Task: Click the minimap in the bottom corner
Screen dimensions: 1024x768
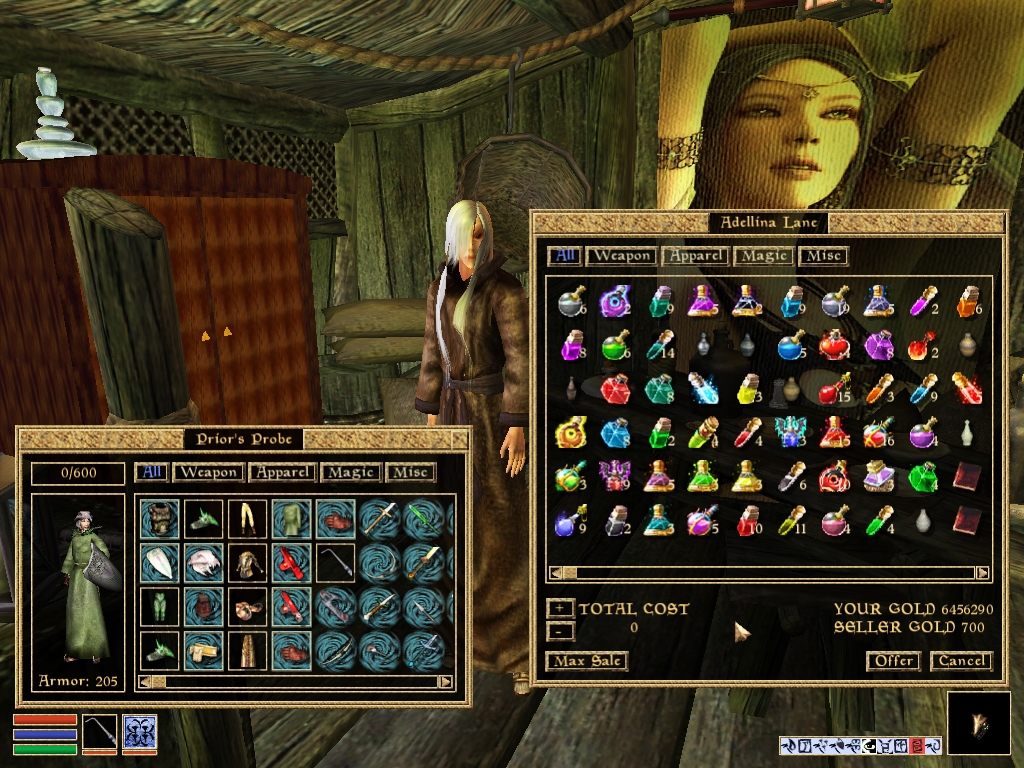Action: click(979, 723)
